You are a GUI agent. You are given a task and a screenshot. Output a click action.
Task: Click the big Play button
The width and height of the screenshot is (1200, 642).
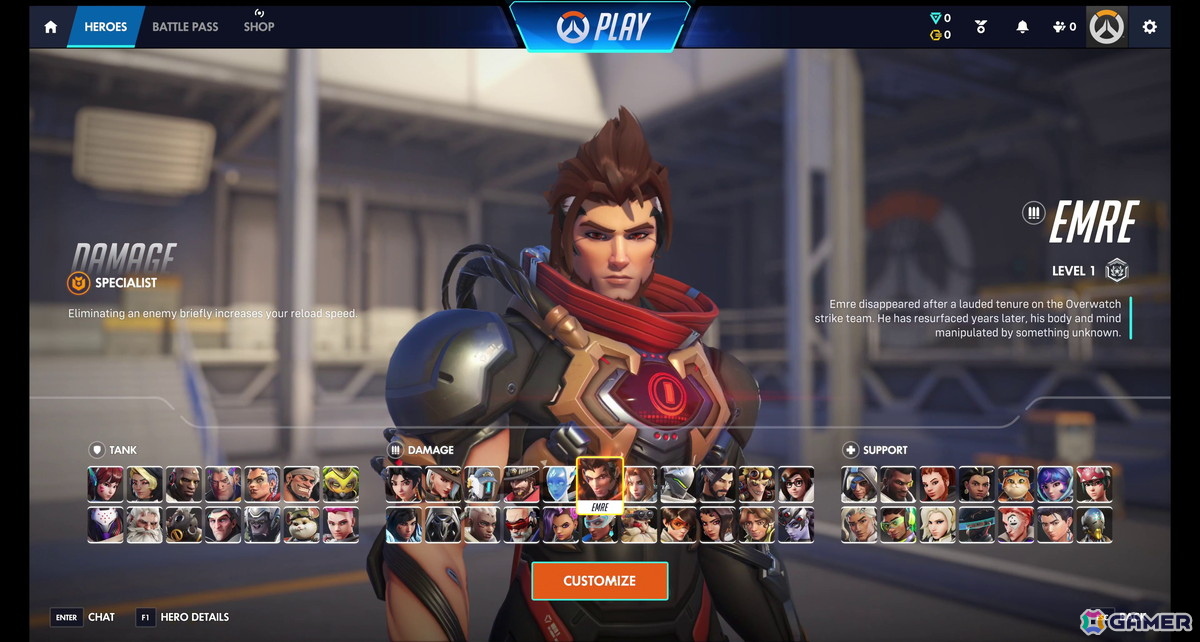[600, 27]
